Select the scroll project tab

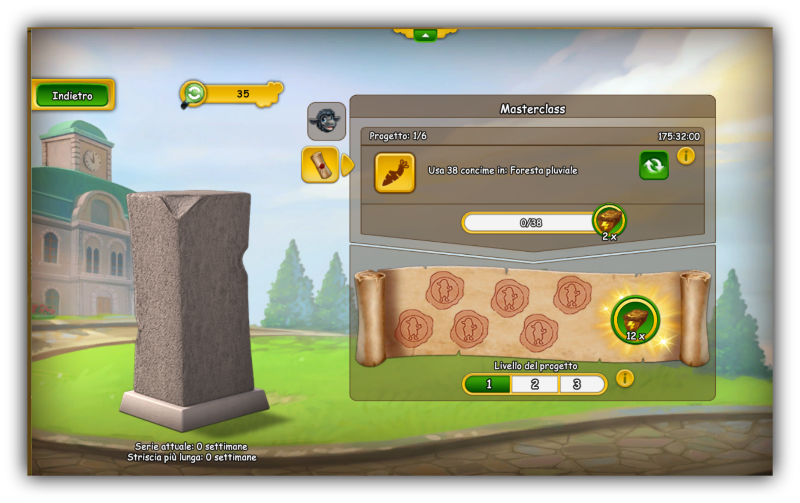point(320,164)
